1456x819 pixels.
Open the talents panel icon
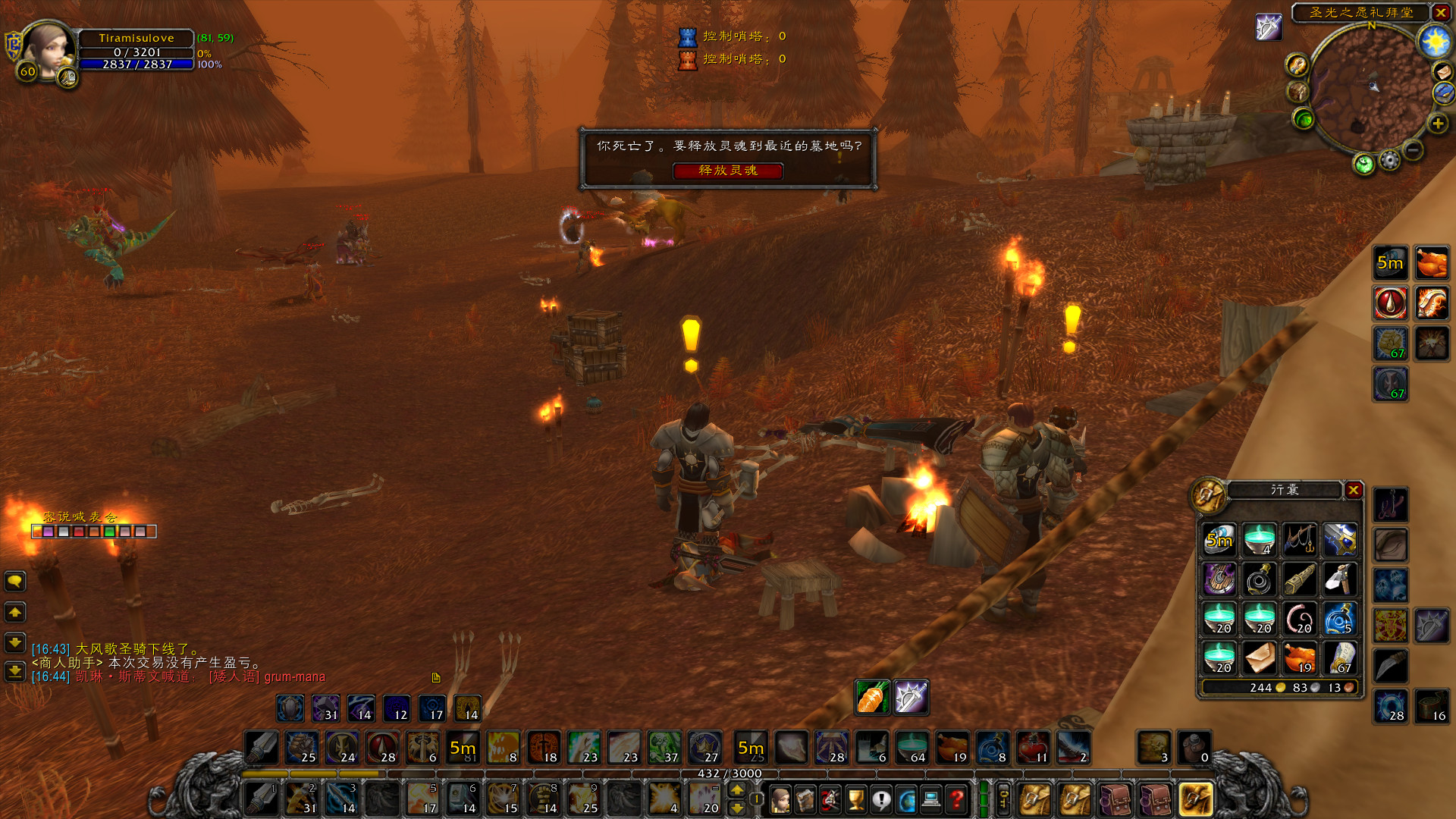point(830,798)
